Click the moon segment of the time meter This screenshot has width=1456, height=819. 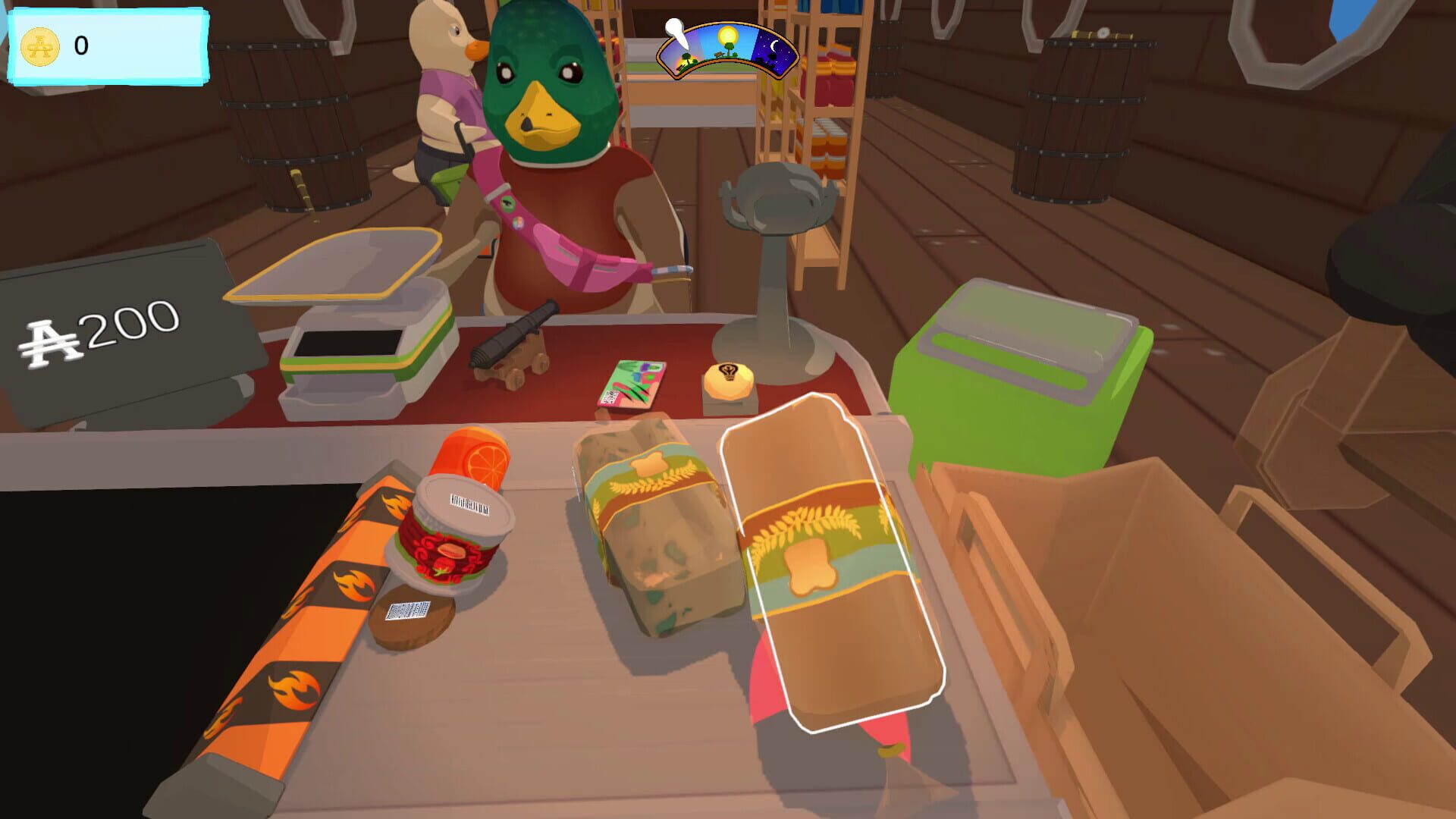pos(773,47)
